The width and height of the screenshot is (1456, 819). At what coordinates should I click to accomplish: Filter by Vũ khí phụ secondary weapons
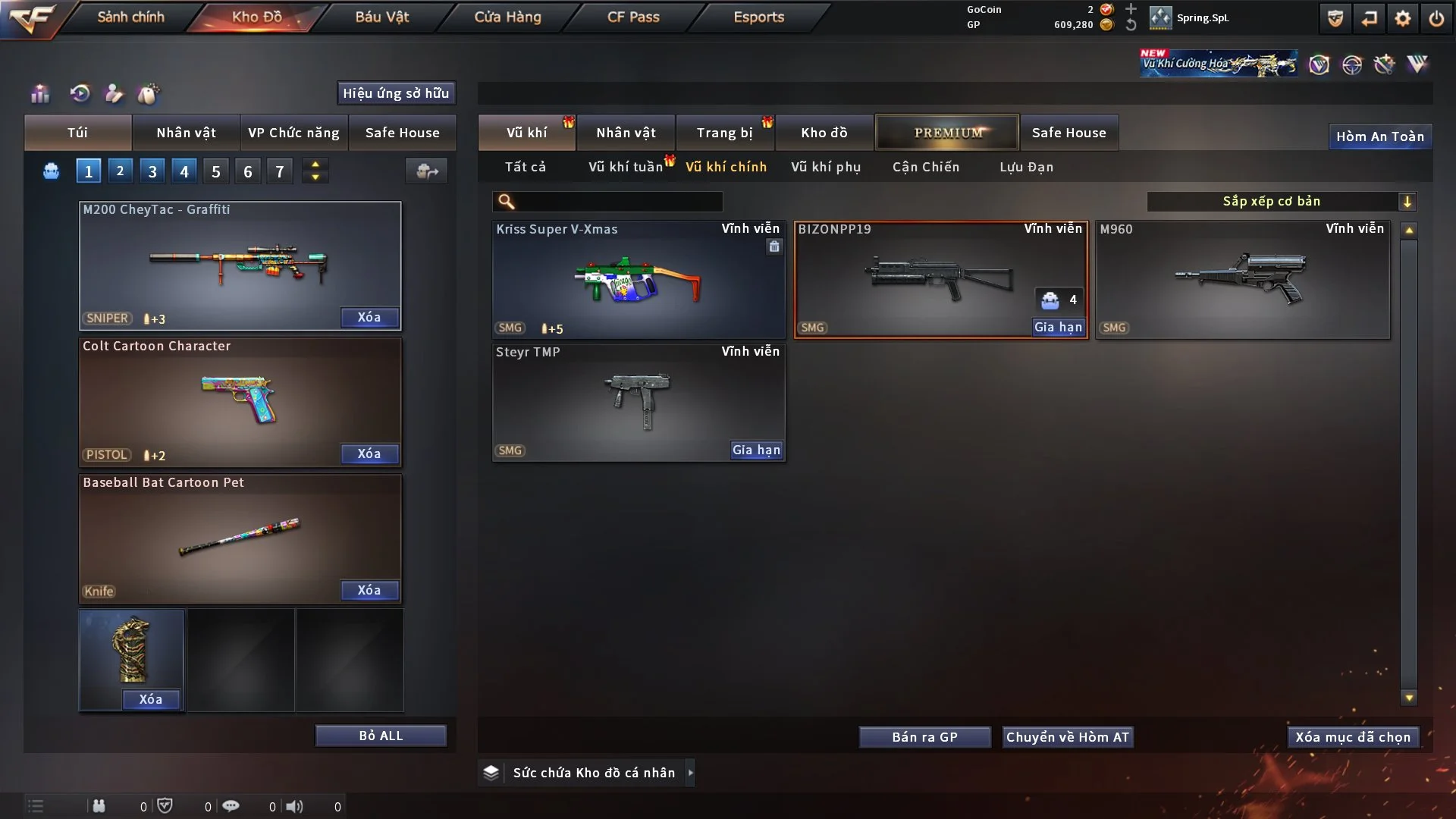pos(826,167)
